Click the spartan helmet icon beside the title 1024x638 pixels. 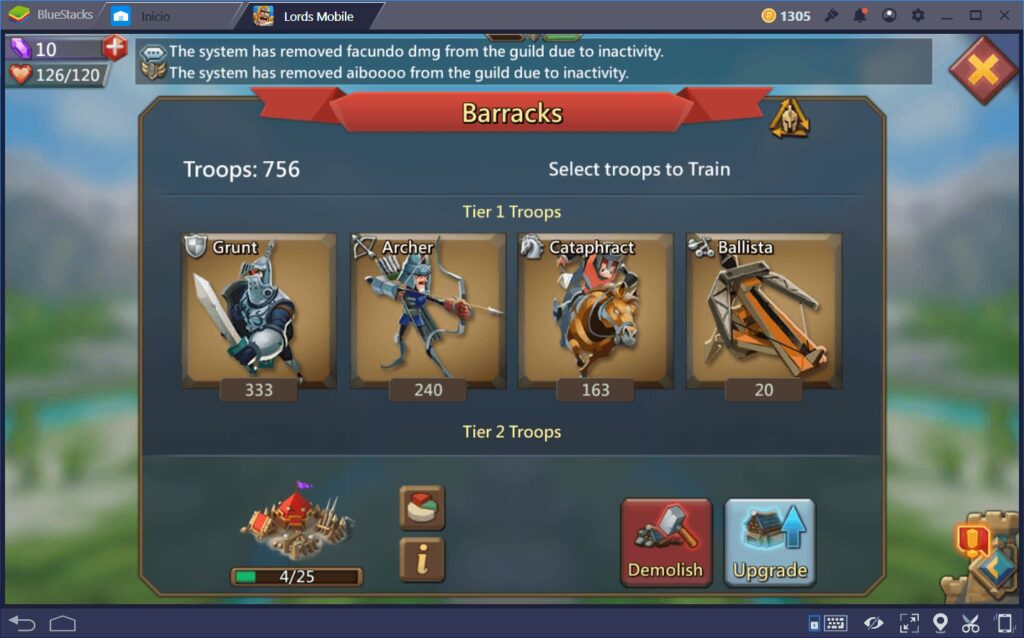tap(789, 119)
